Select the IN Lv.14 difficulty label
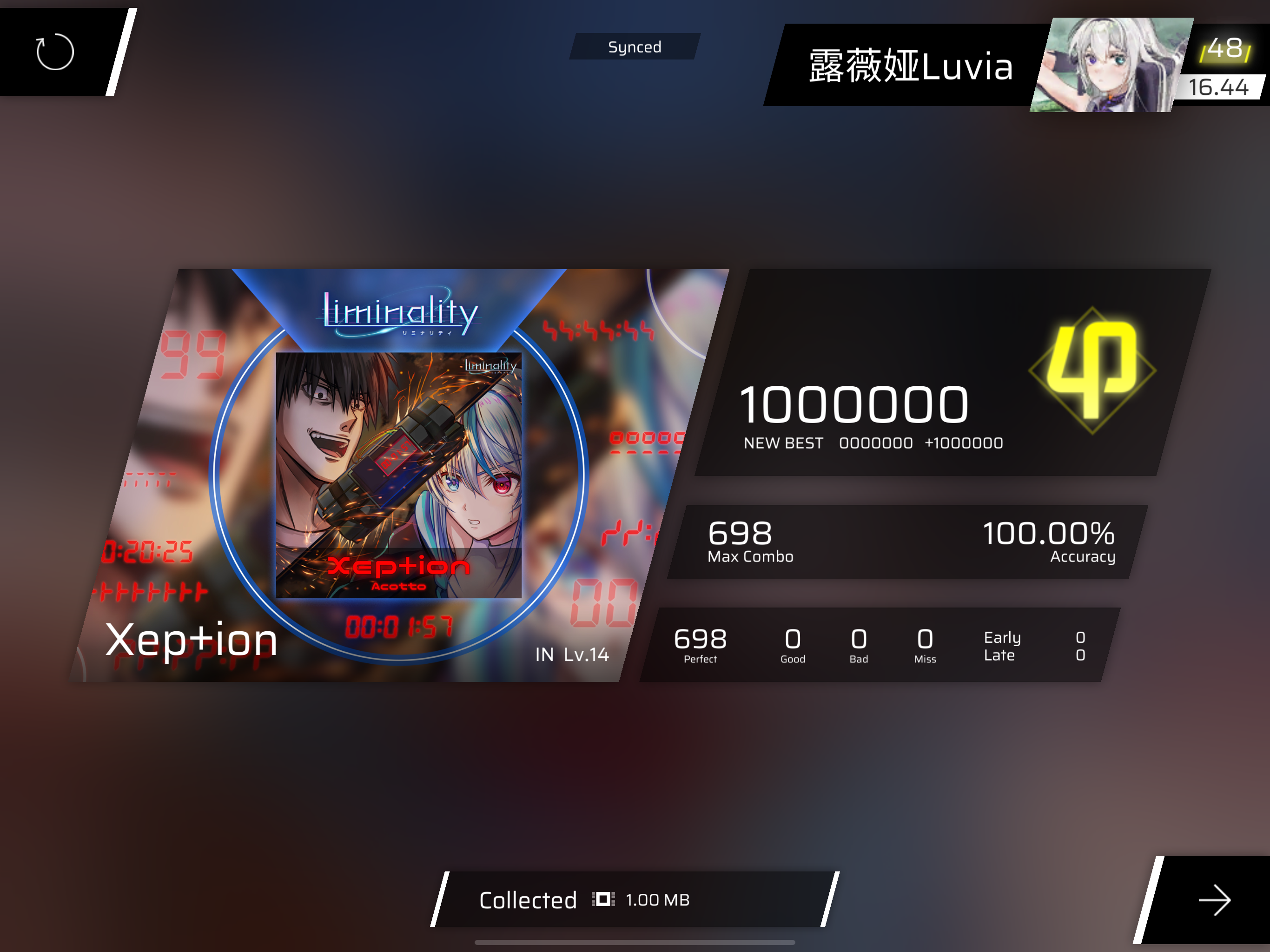Image resolution: width=1270 pixels, height=952 pixels. [x=571, y=655]
